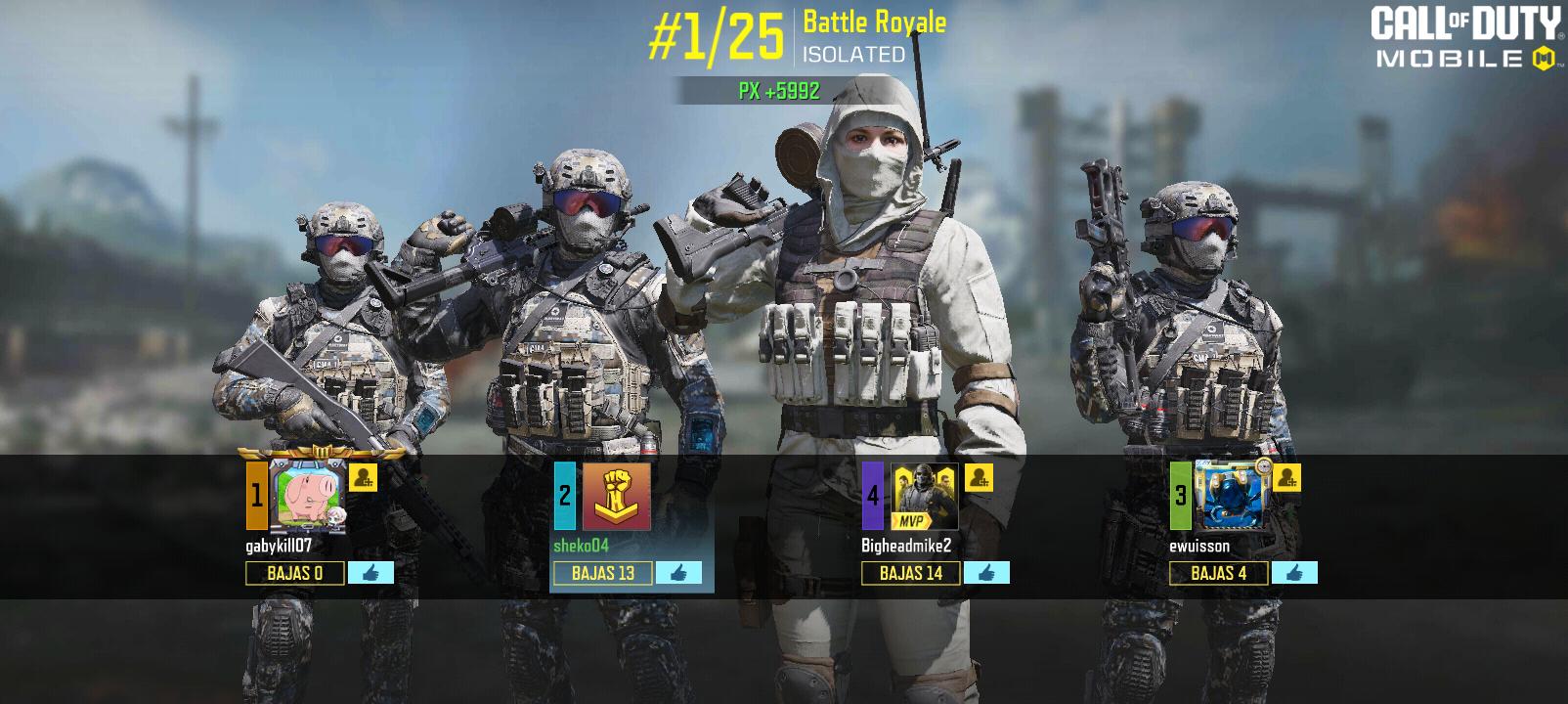Like ewuisson's performance with thumbs-up

(1294, 573)
